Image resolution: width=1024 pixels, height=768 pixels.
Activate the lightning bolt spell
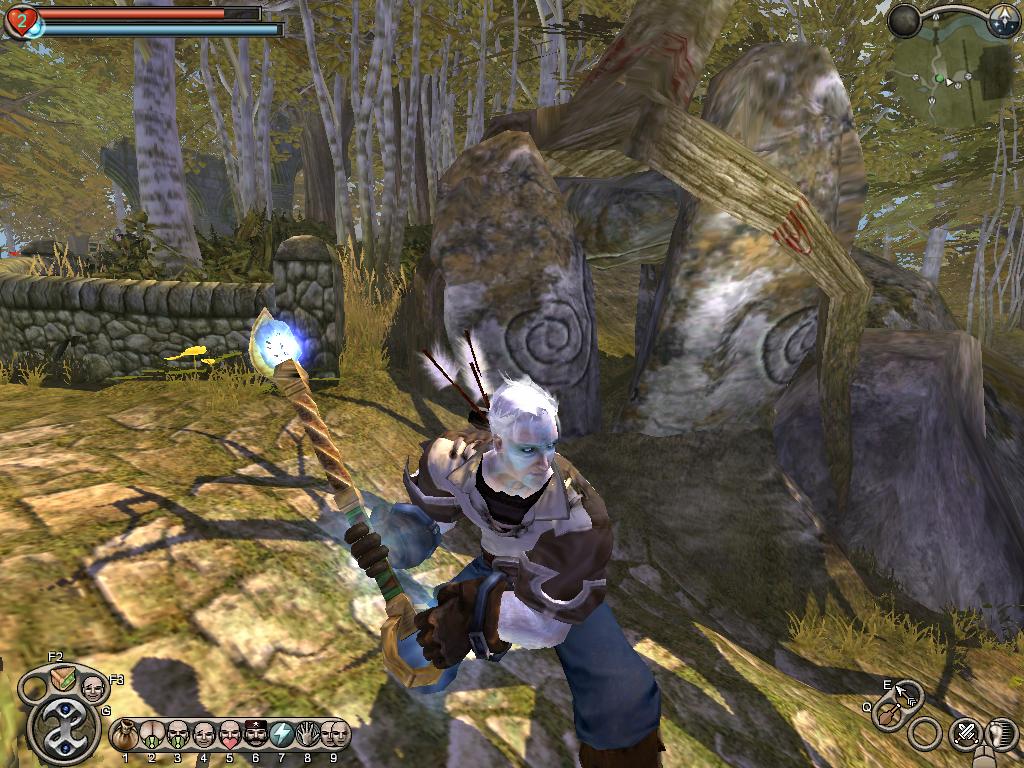click(282, 735)
